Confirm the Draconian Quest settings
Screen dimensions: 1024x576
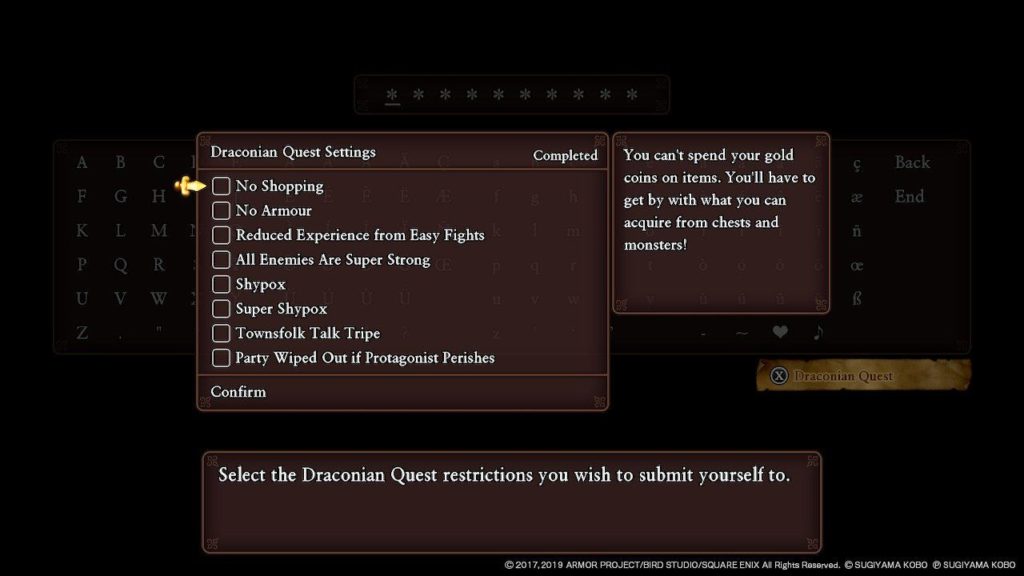tap(238, 392)
